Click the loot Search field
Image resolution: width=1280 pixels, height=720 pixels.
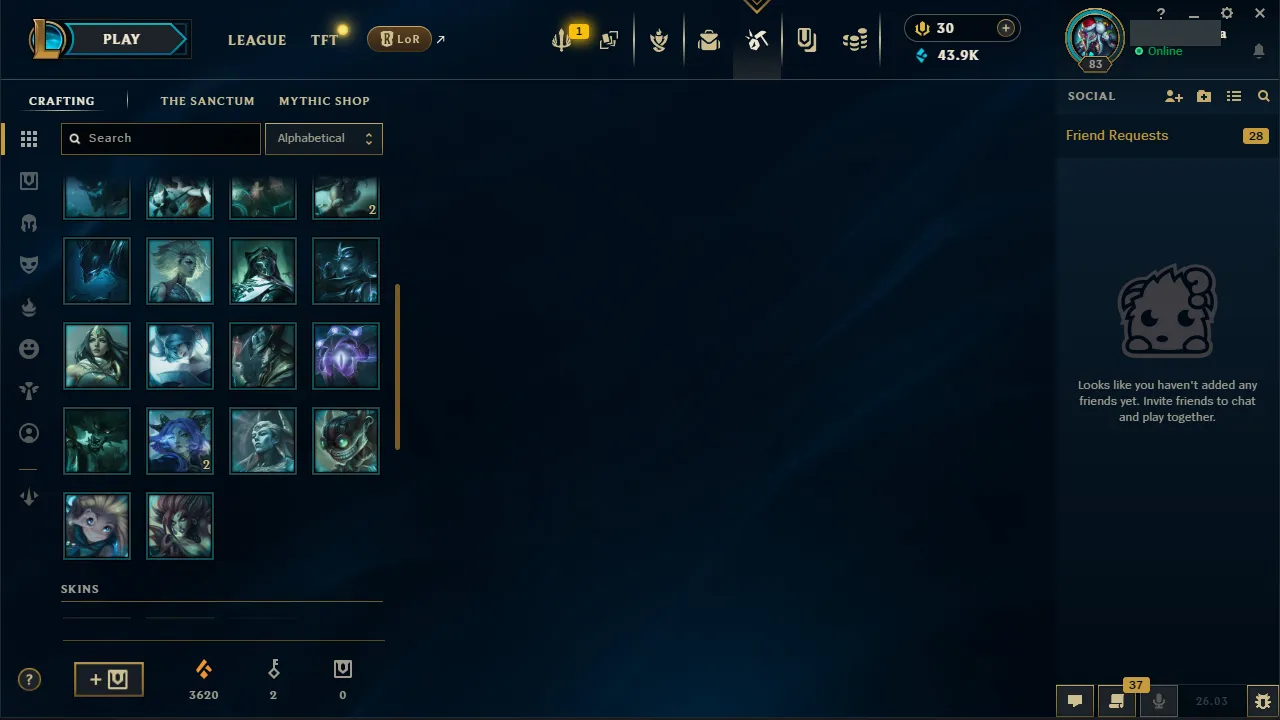click(x=160, y=138)
